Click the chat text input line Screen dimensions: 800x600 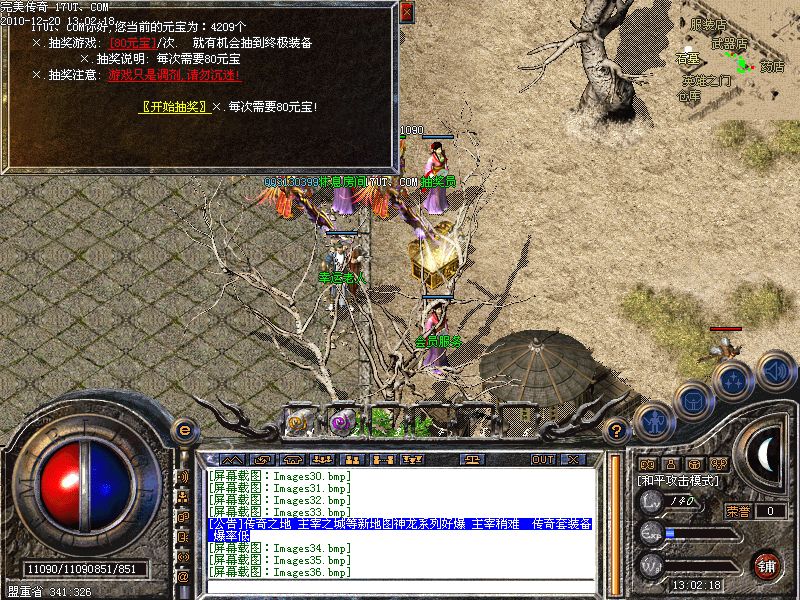(400, 585)
